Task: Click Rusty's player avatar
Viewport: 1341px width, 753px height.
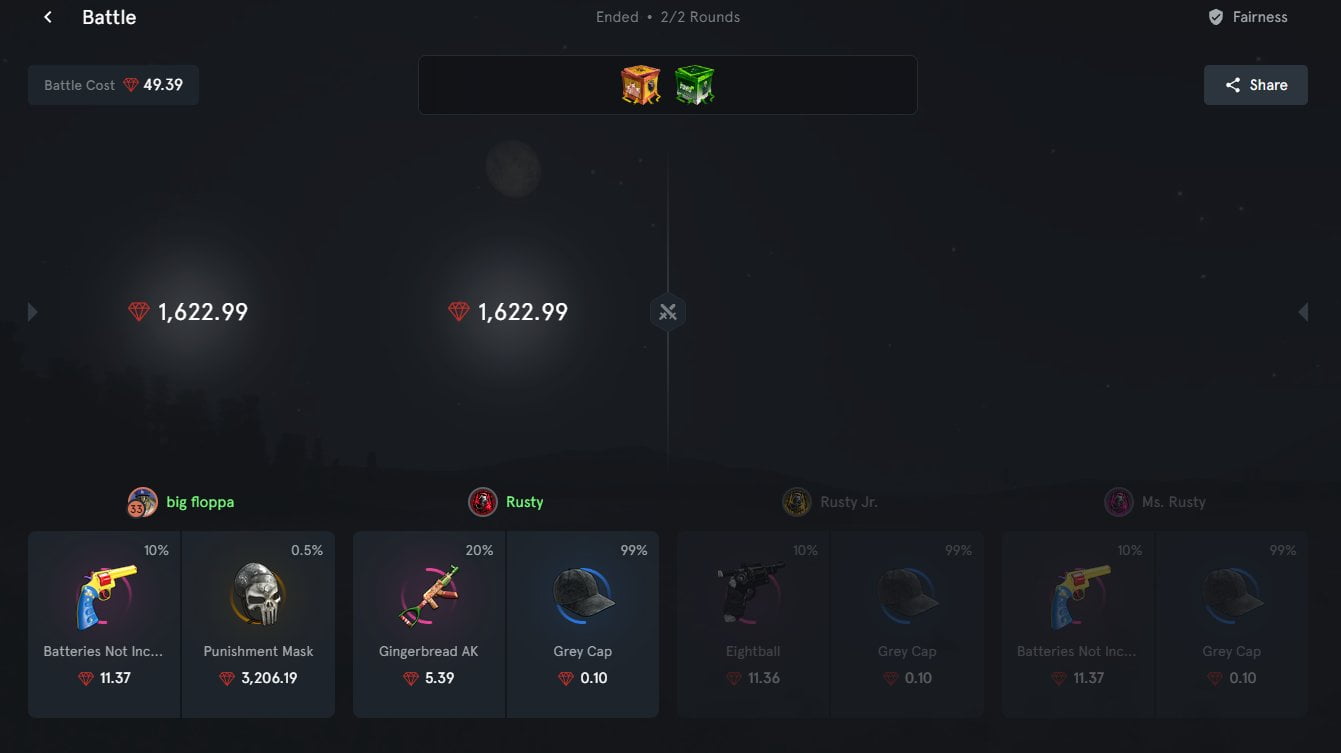Action: click(x=483, y=501)
